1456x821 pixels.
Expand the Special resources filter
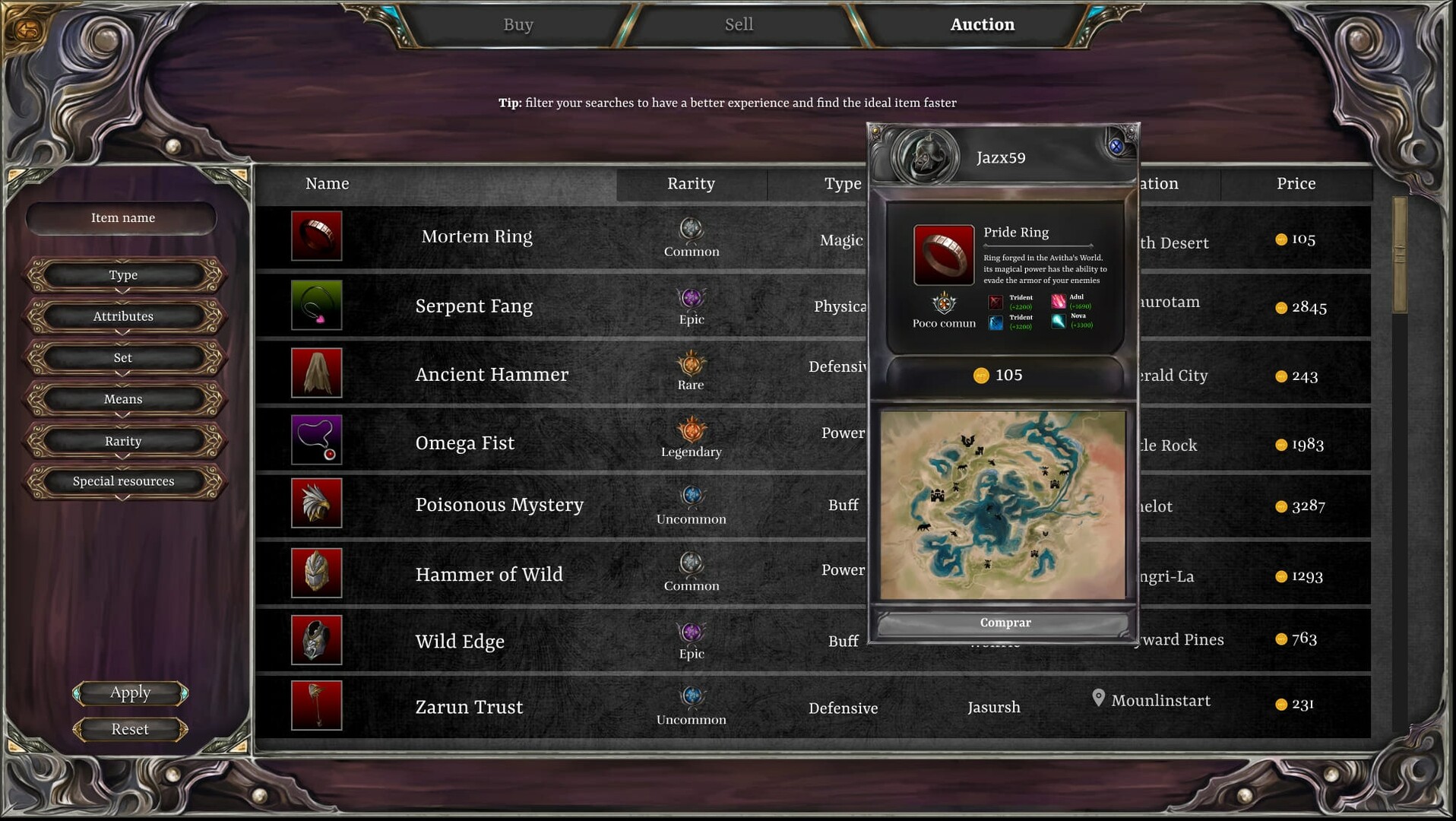pyautogui.click(x=122, y=480)
